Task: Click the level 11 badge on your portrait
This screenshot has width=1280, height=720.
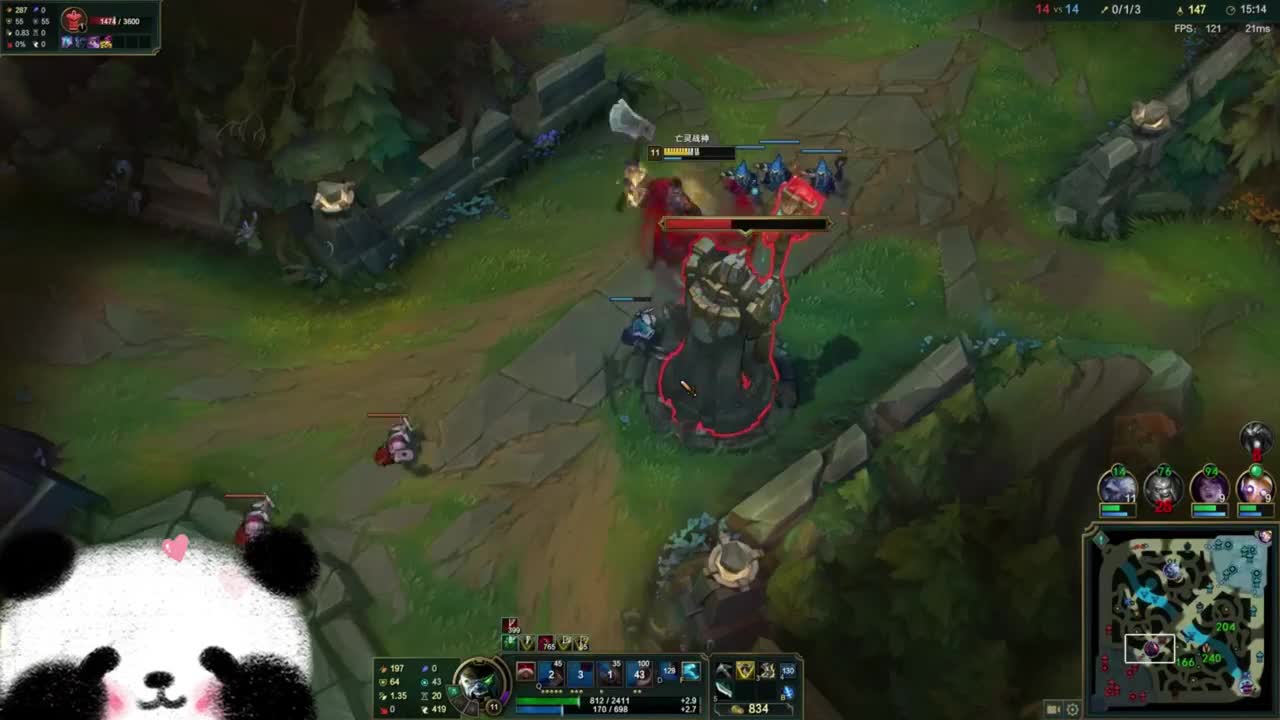Action: [493, 706]
